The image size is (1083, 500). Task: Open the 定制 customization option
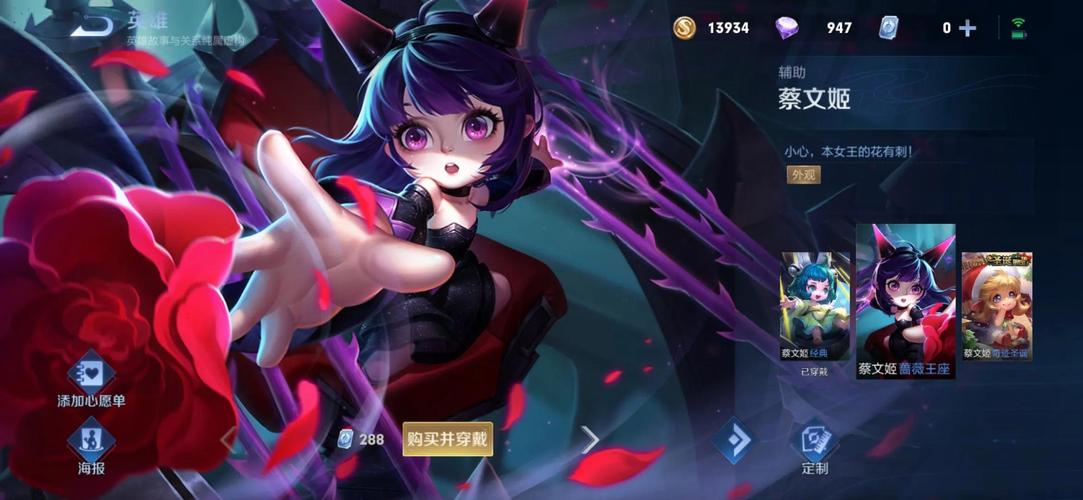(814, 441)
